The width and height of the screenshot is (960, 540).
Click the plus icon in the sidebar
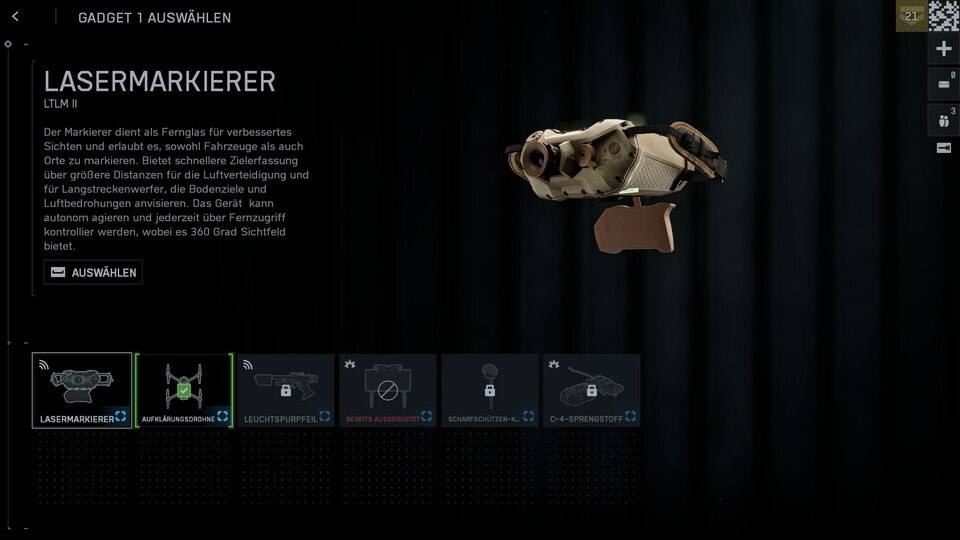tap(943, 49)
